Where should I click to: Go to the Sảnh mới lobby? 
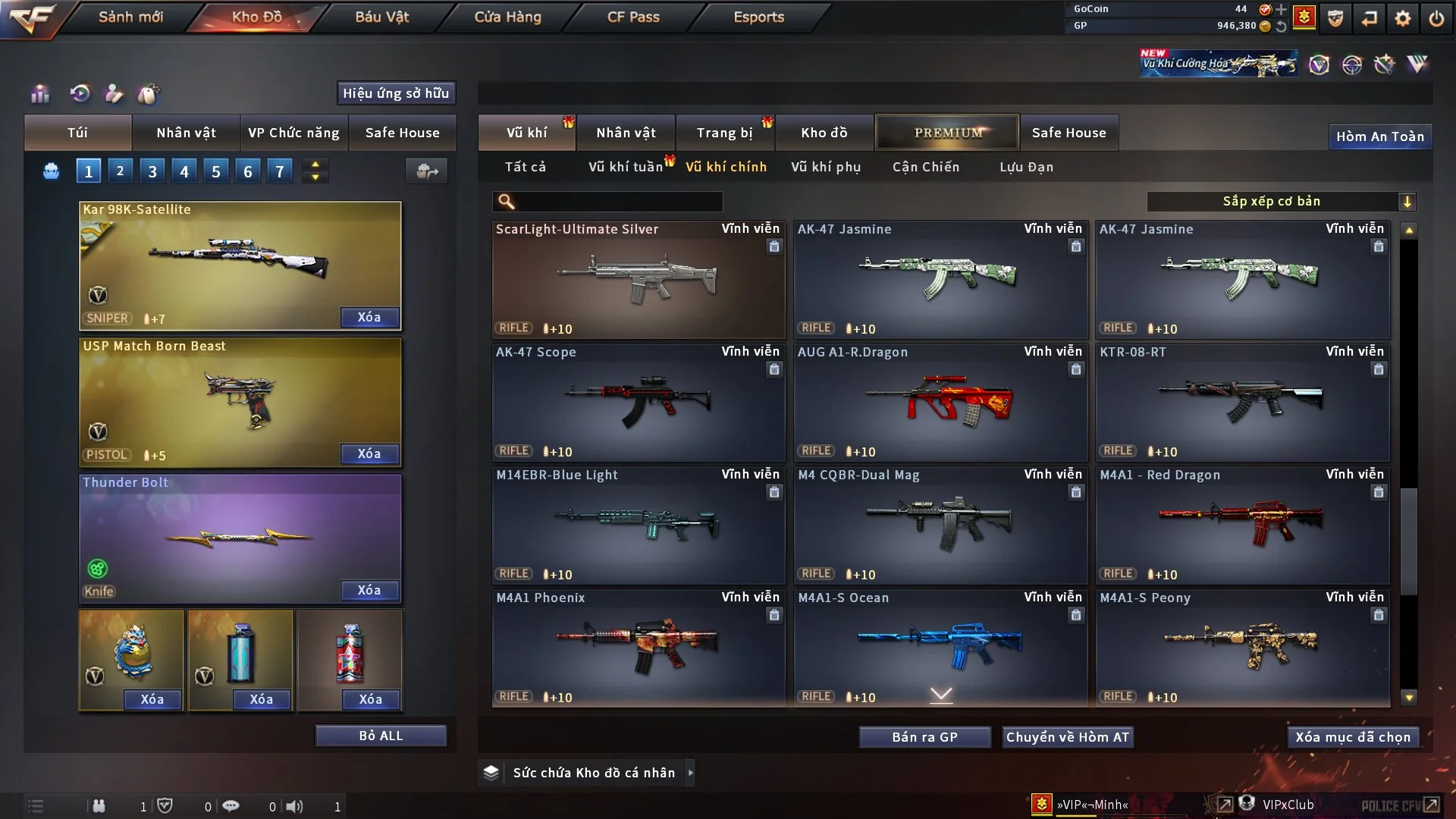tap(130, 17)
